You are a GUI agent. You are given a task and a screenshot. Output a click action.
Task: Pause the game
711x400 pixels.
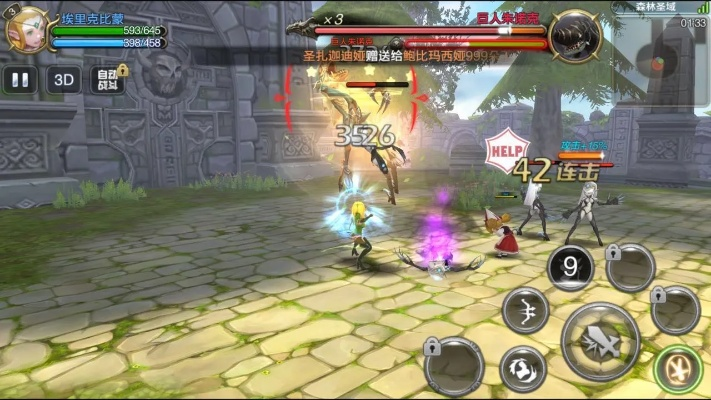click(x=19, y=80)
